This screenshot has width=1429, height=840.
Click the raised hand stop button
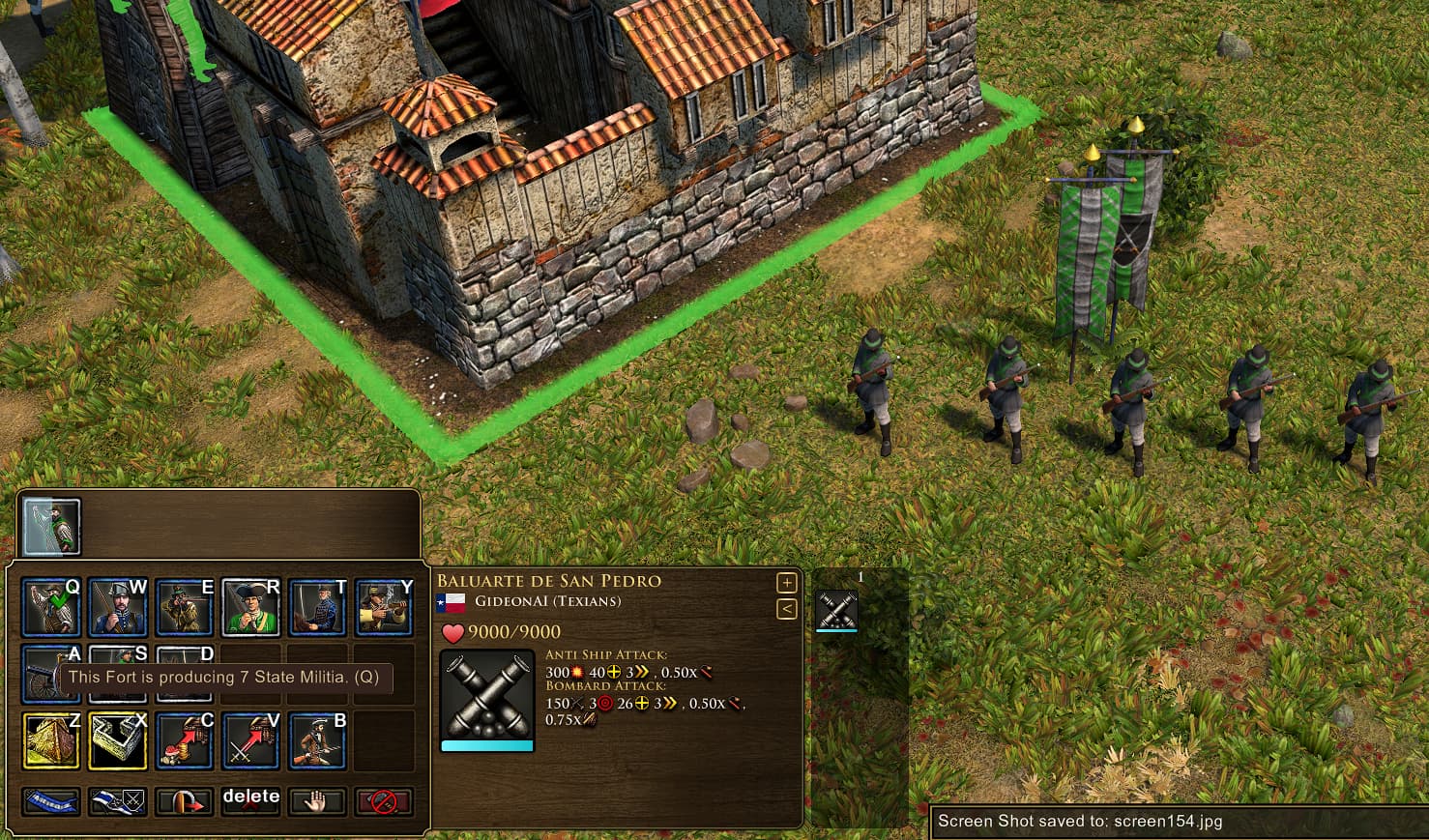pos(317,801)
